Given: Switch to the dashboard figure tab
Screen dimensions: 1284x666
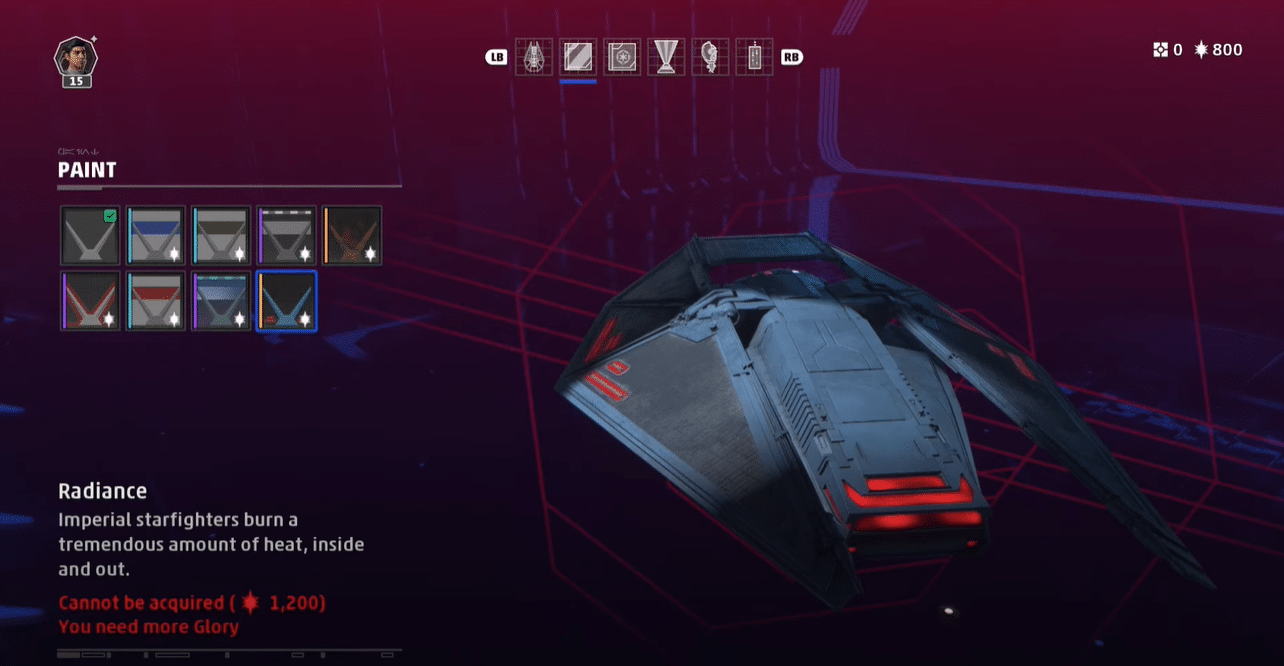Looking at the screenshot, I should pos(710,57).
